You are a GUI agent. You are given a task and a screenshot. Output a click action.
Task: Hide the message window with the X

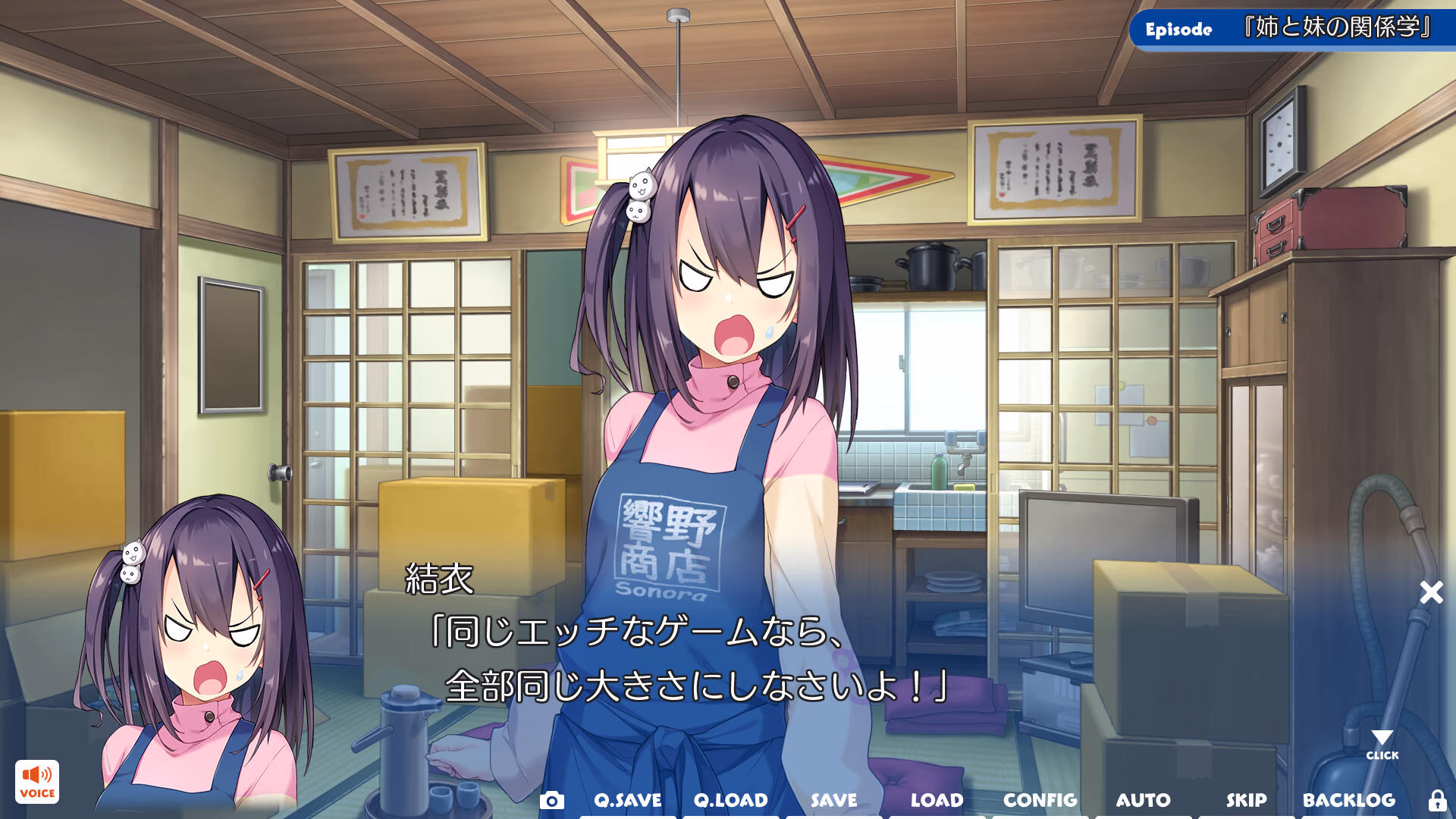coord(1431,592)
